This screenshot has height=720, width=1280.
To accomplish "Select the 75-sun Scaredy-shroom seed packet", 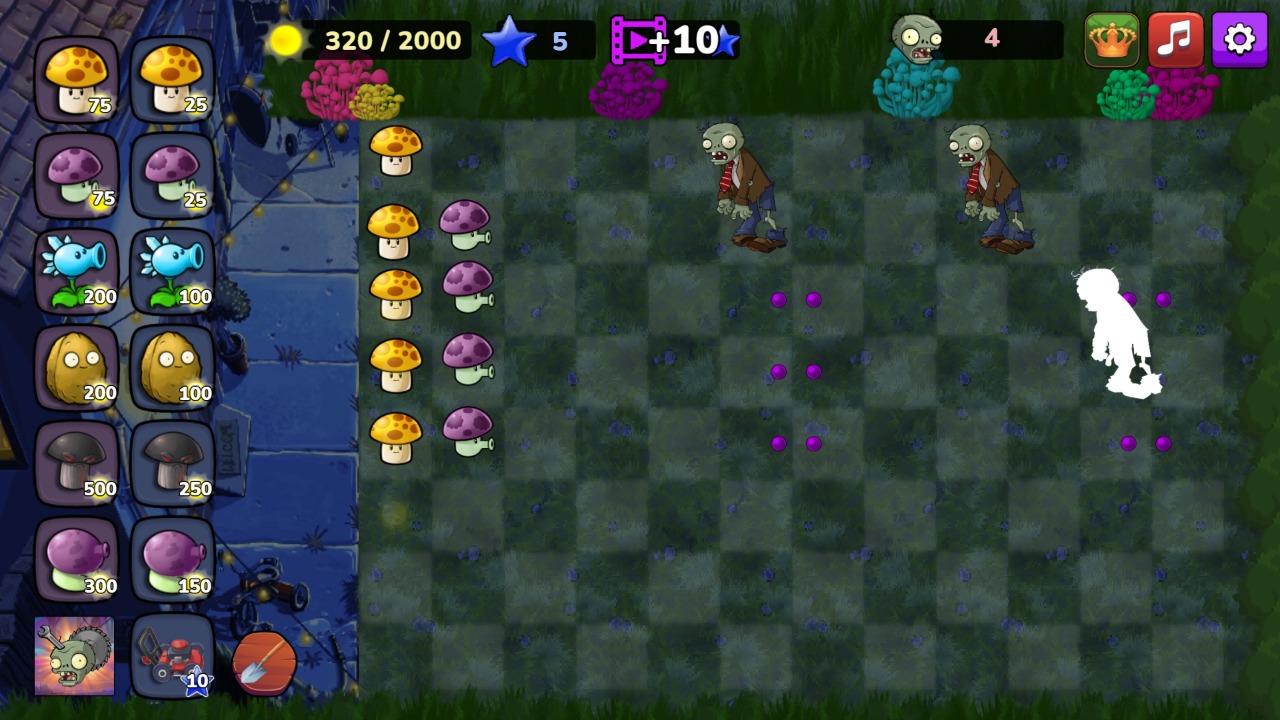I will pos(78,176).
